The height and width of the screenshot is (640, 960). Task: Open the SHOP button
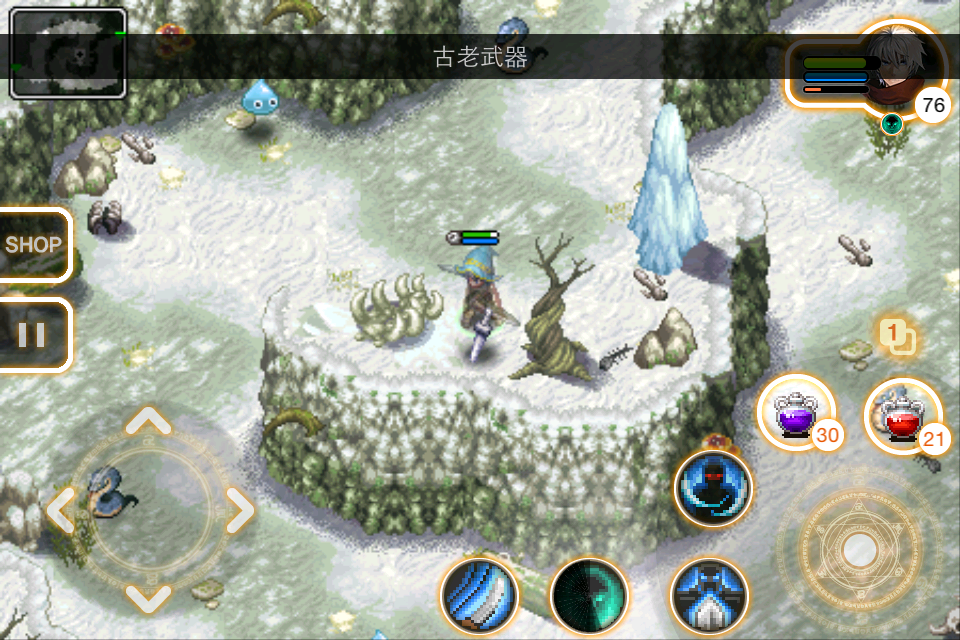click(33, 244)
